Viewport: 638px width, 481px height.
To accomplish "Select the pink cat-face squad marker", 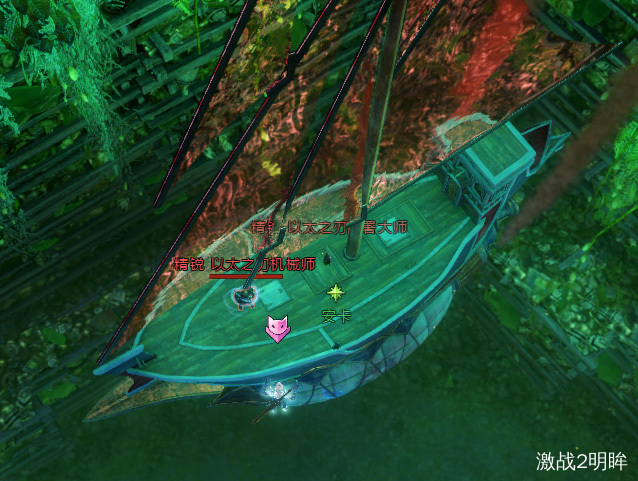I will click(277, 328).
